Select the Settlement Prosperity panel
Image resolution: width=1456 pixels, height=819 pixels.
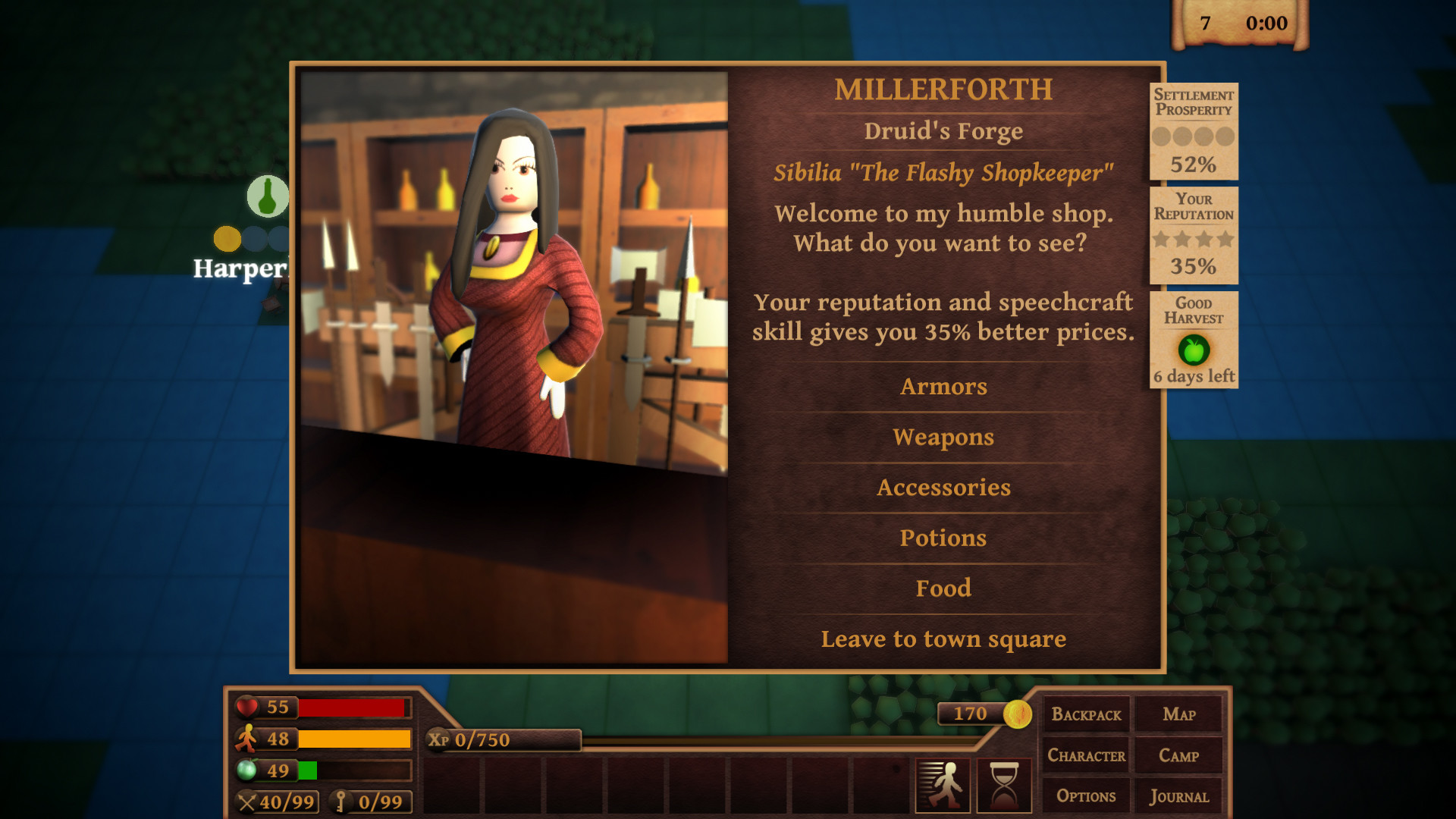[x=1194, y=131]
